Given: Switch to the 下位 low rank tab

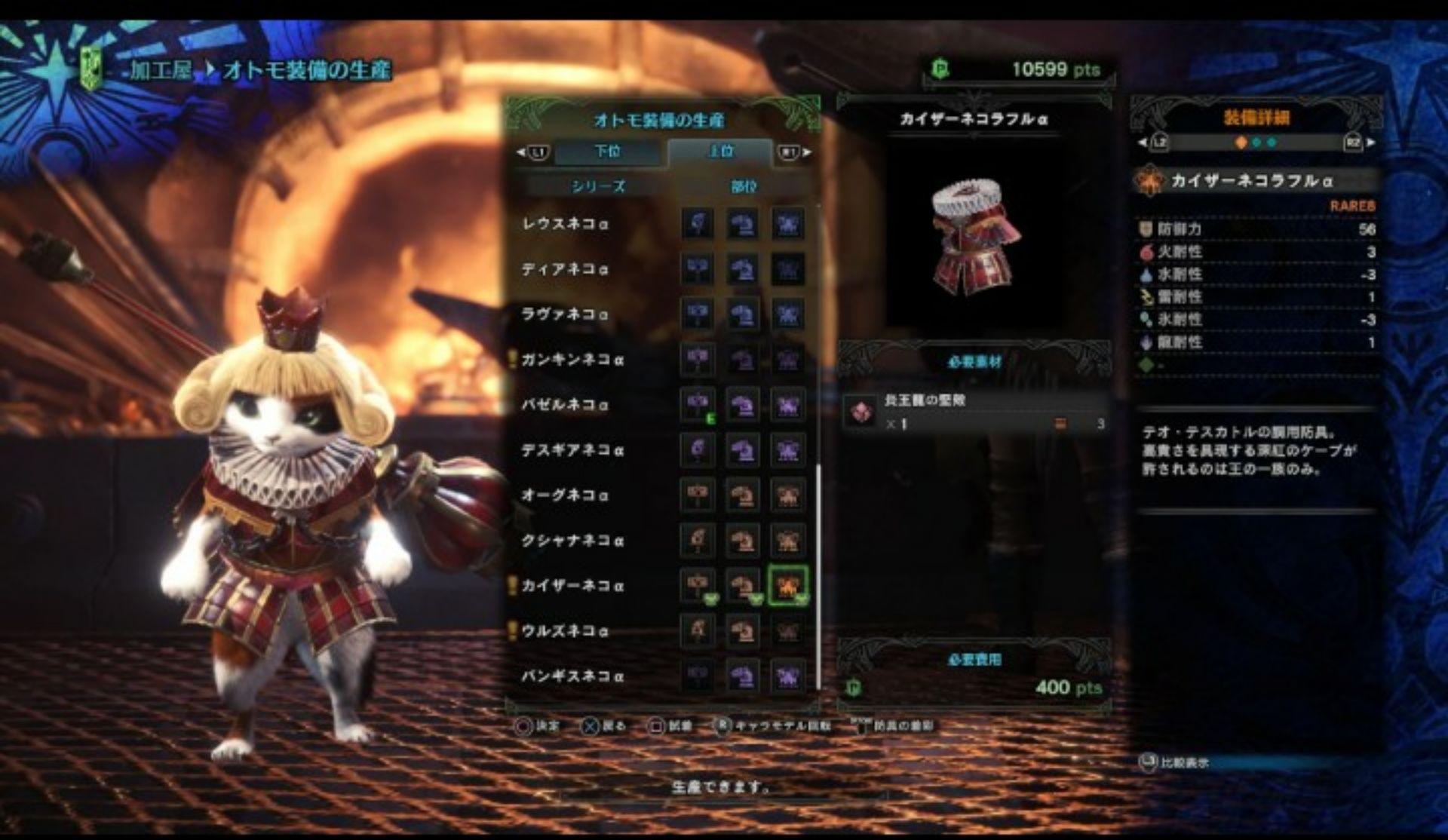Looking at the screenshot, I should [x=608, y=152].
